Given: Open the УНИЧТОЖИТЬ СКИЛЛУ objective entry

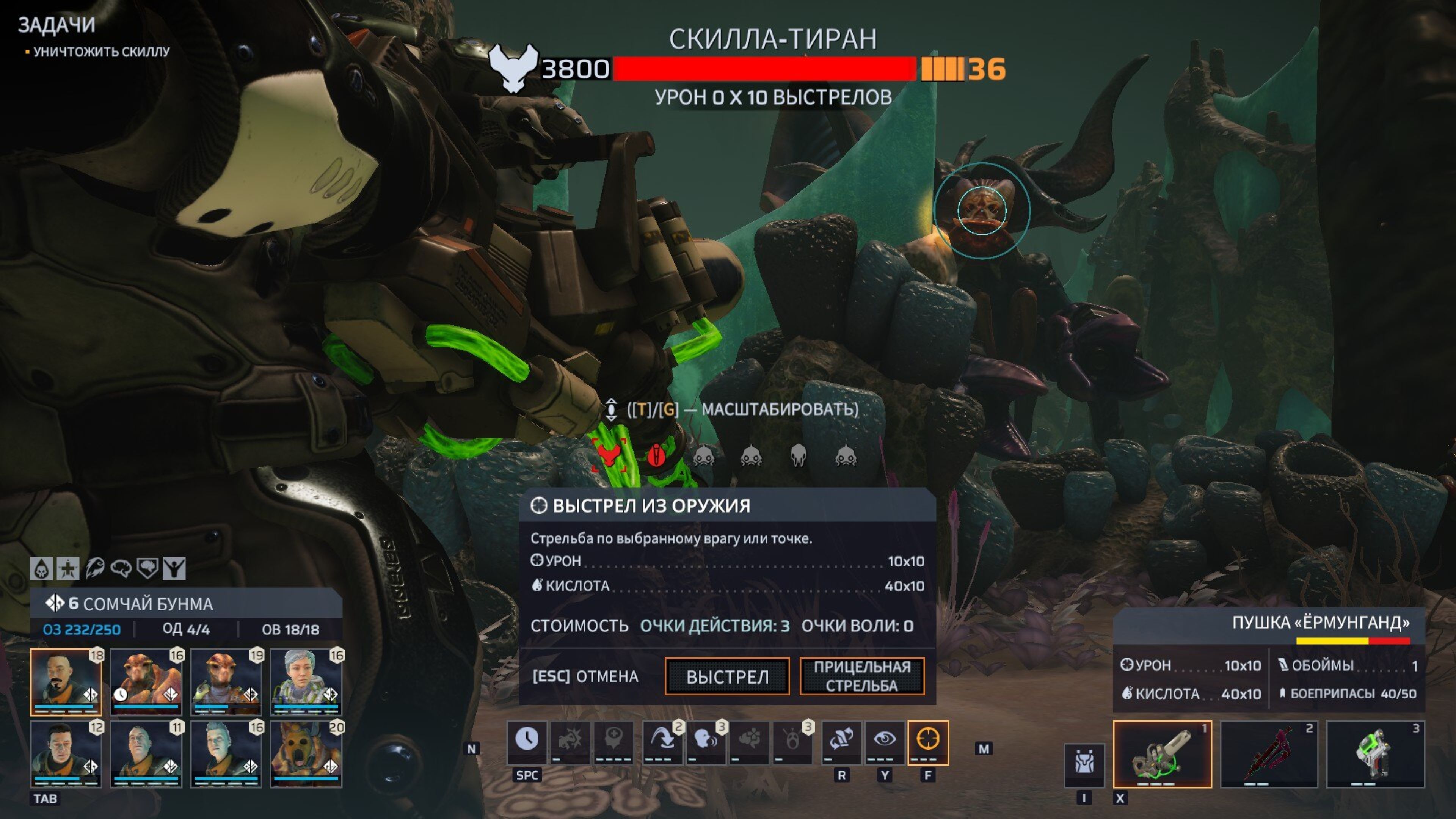Looking at the screenshot, I should tap(101, 52).
